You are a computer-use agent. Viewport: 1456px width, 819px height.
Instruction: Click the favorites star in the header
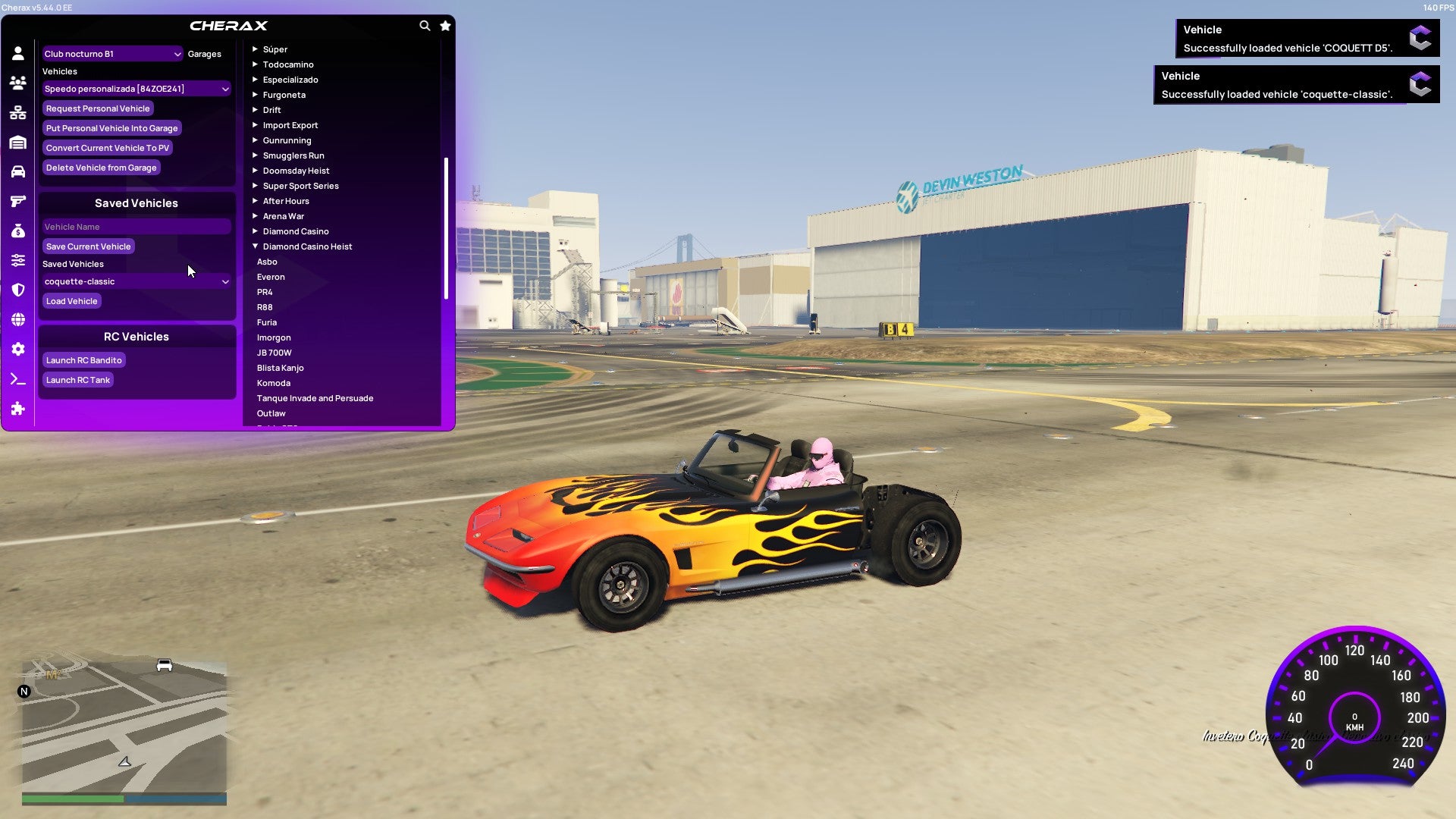tap(445, 25)
